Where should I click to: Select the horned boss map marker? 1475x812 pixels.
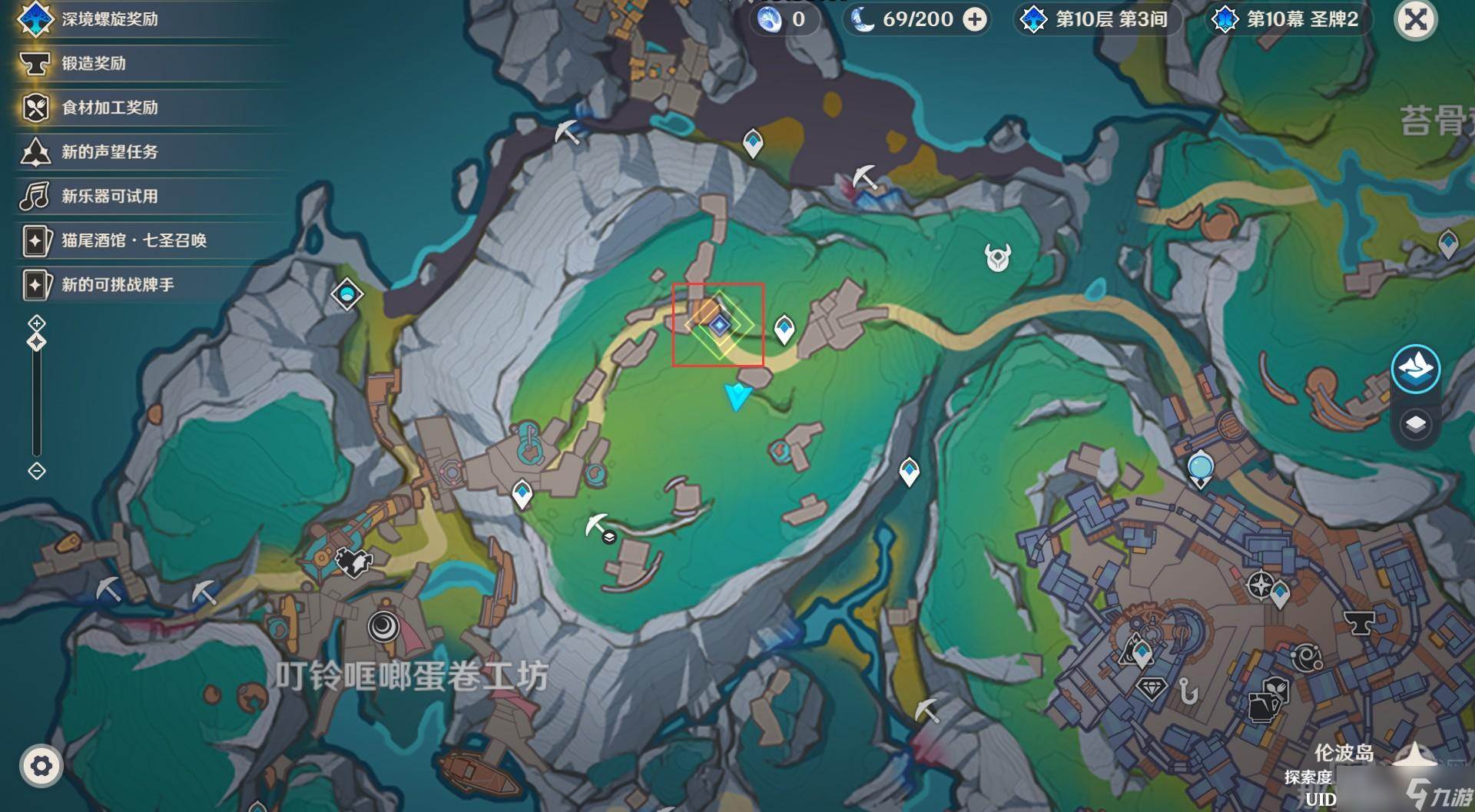998,257
